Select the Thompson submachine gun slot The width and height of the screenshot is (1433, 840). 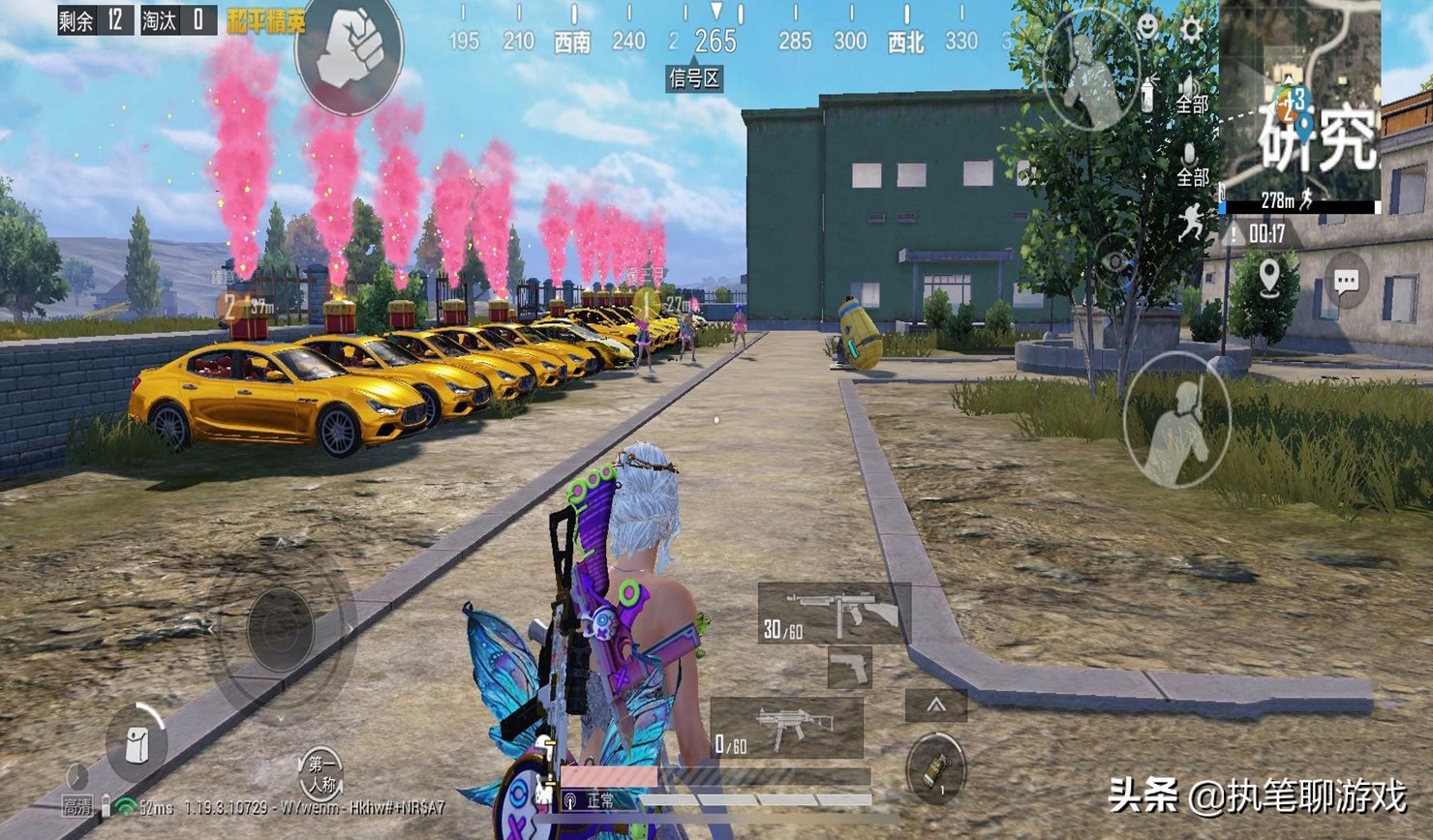coord(834,614)
